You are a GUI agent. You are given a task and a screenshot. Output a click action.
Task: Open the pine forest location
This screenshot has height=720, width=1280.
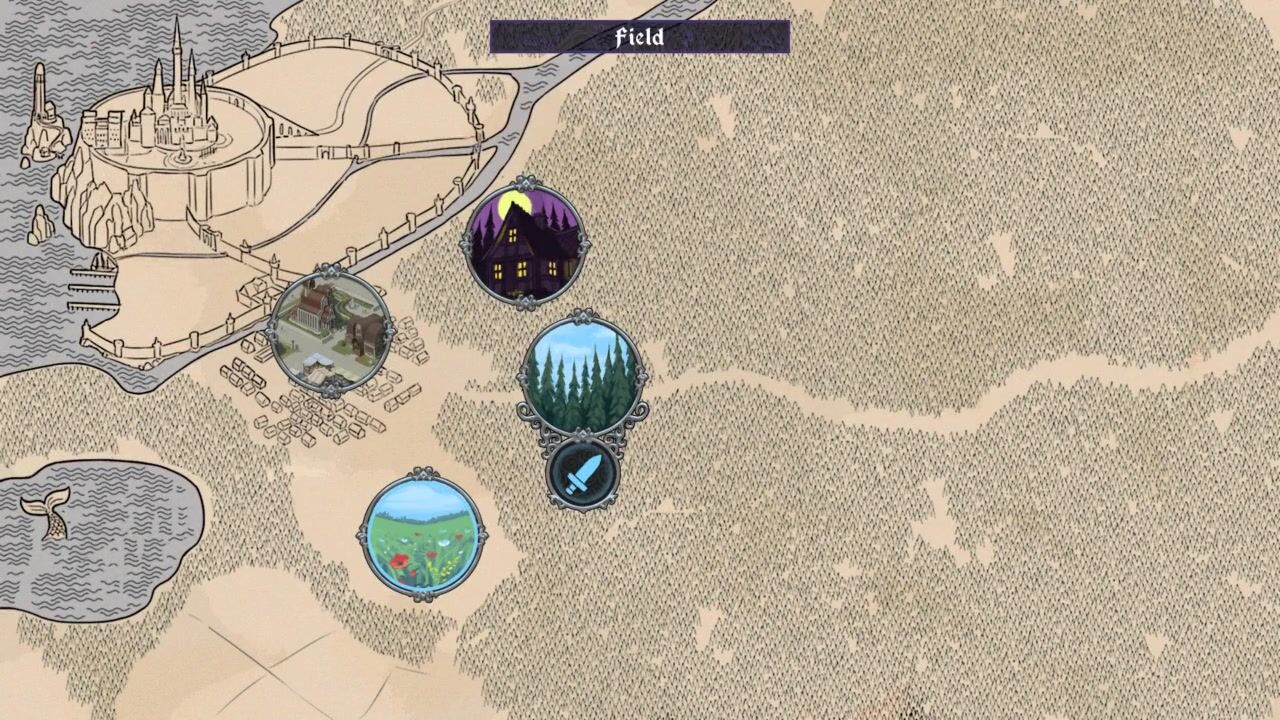(x=582, y=376)
